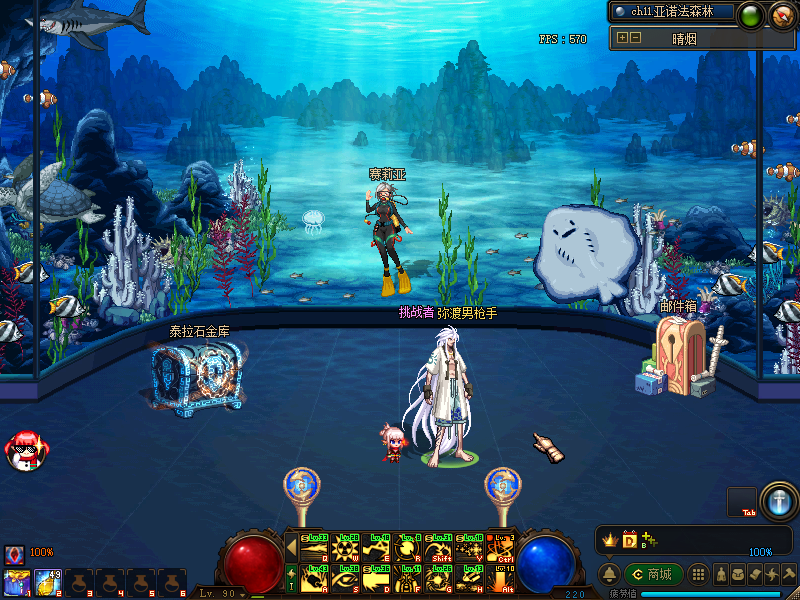The width and height of the screenshot is (800, 600).
Task: Activate the skill bound to Q
Action: coord(314,547)
